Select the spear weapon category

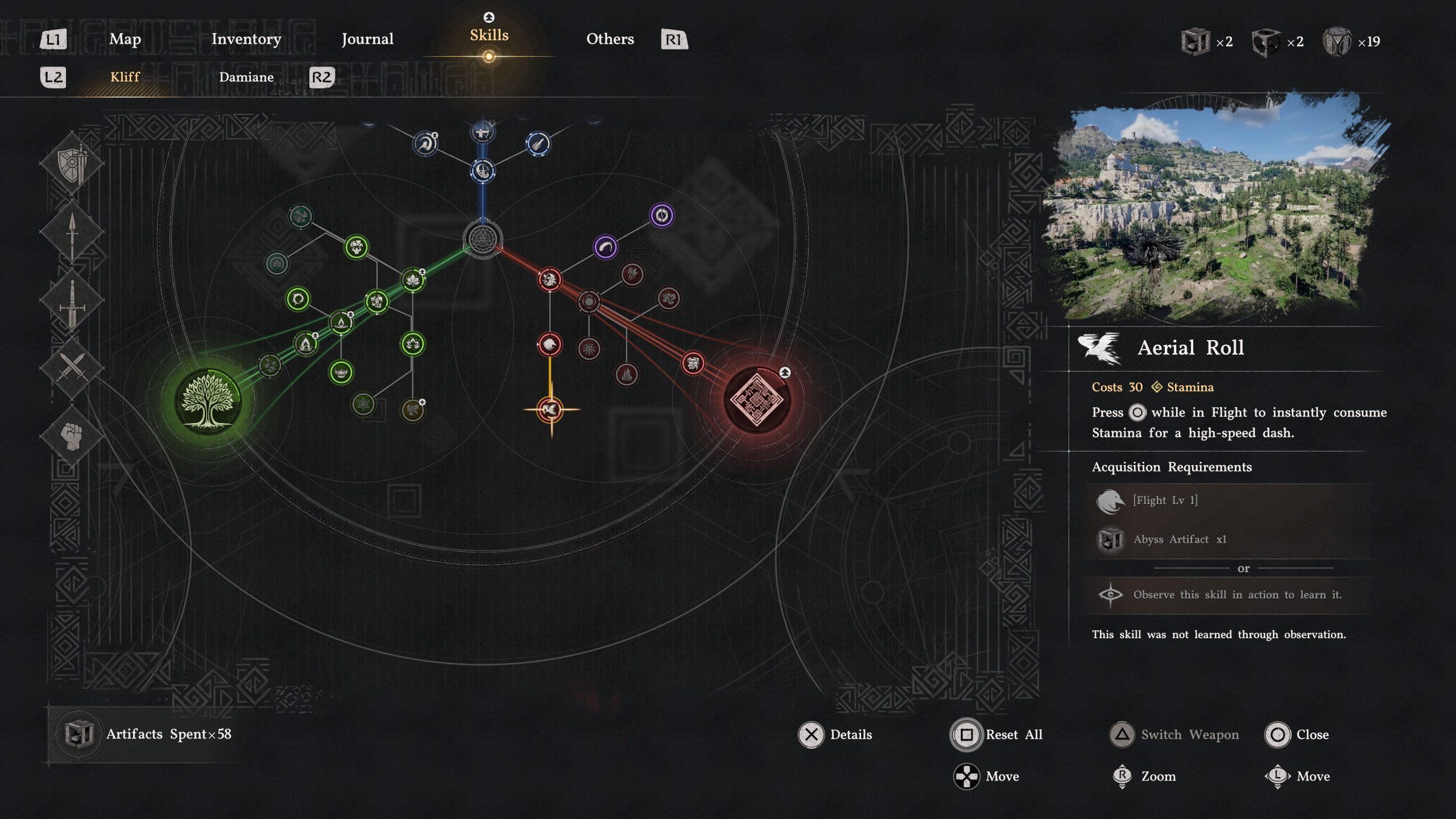pos(72,232)
